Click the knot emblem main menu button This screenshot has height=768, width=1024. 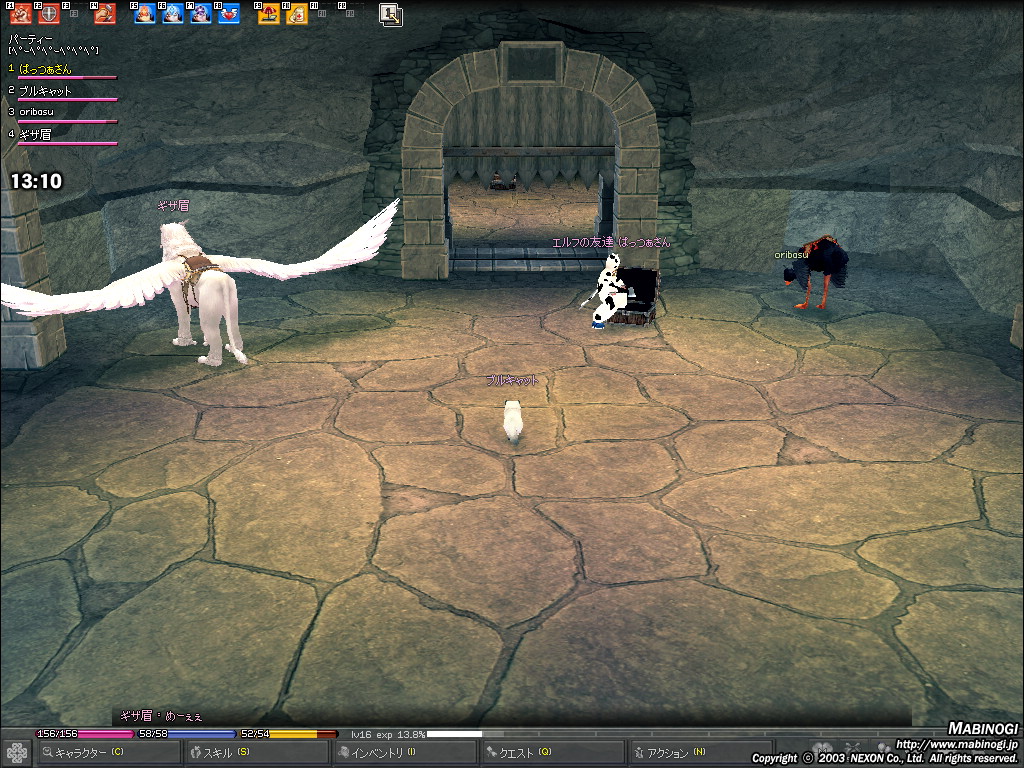(16, 752)
